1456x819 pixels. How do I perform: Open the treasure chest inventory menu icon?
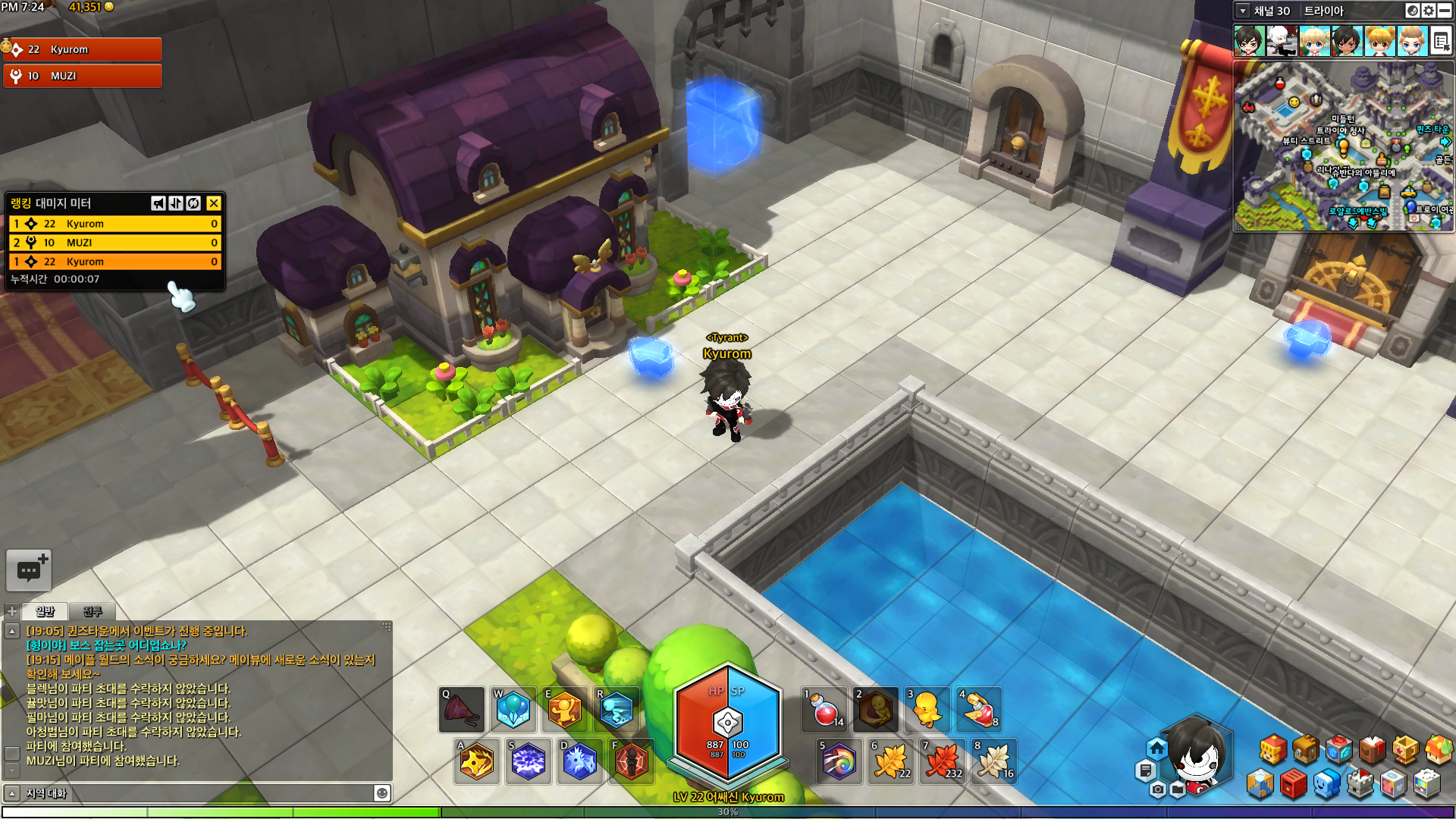pos(1306,750)
